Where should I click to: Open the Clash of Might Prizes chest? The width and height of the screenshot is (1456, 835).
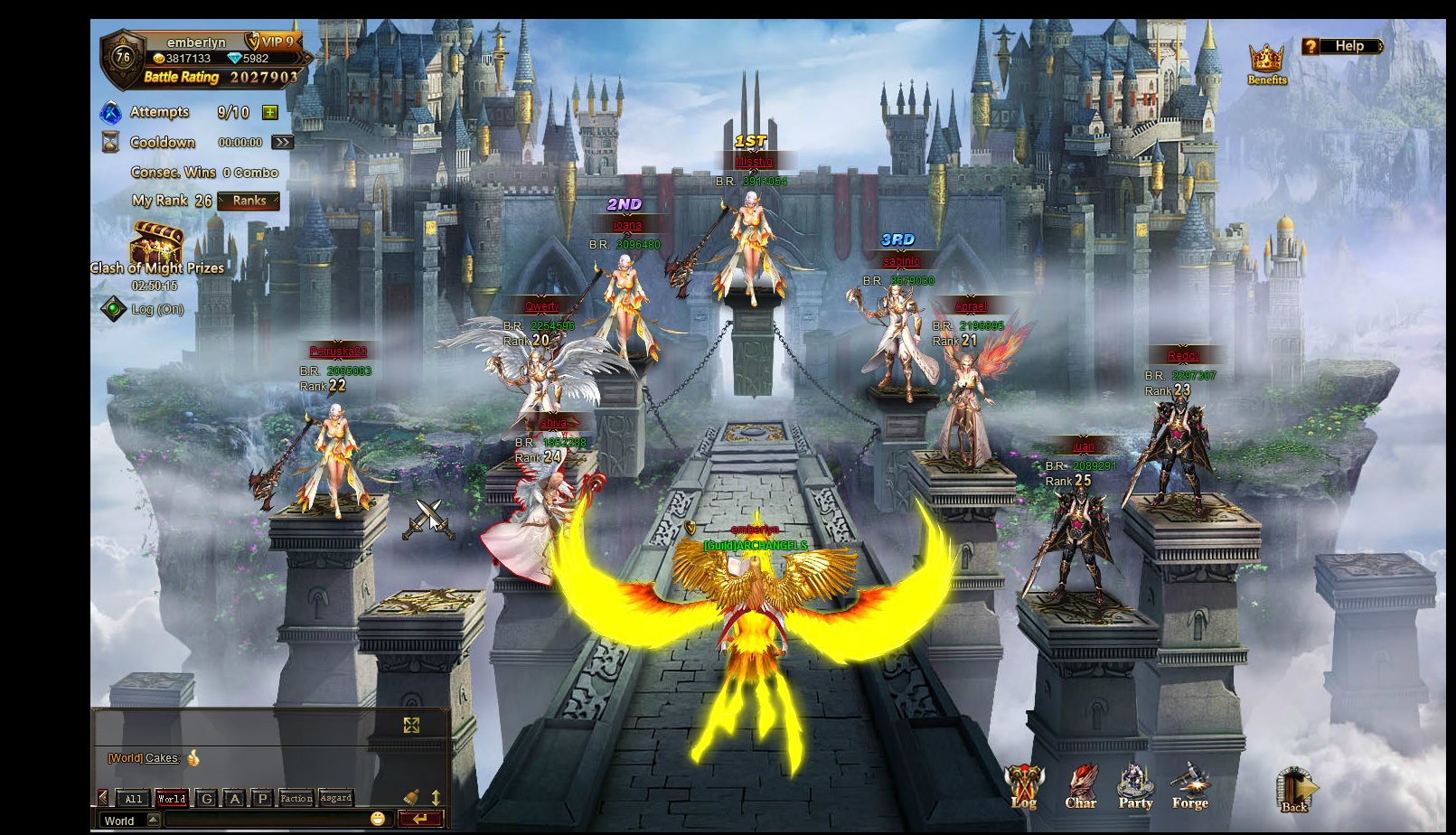(x=156, y=244)
